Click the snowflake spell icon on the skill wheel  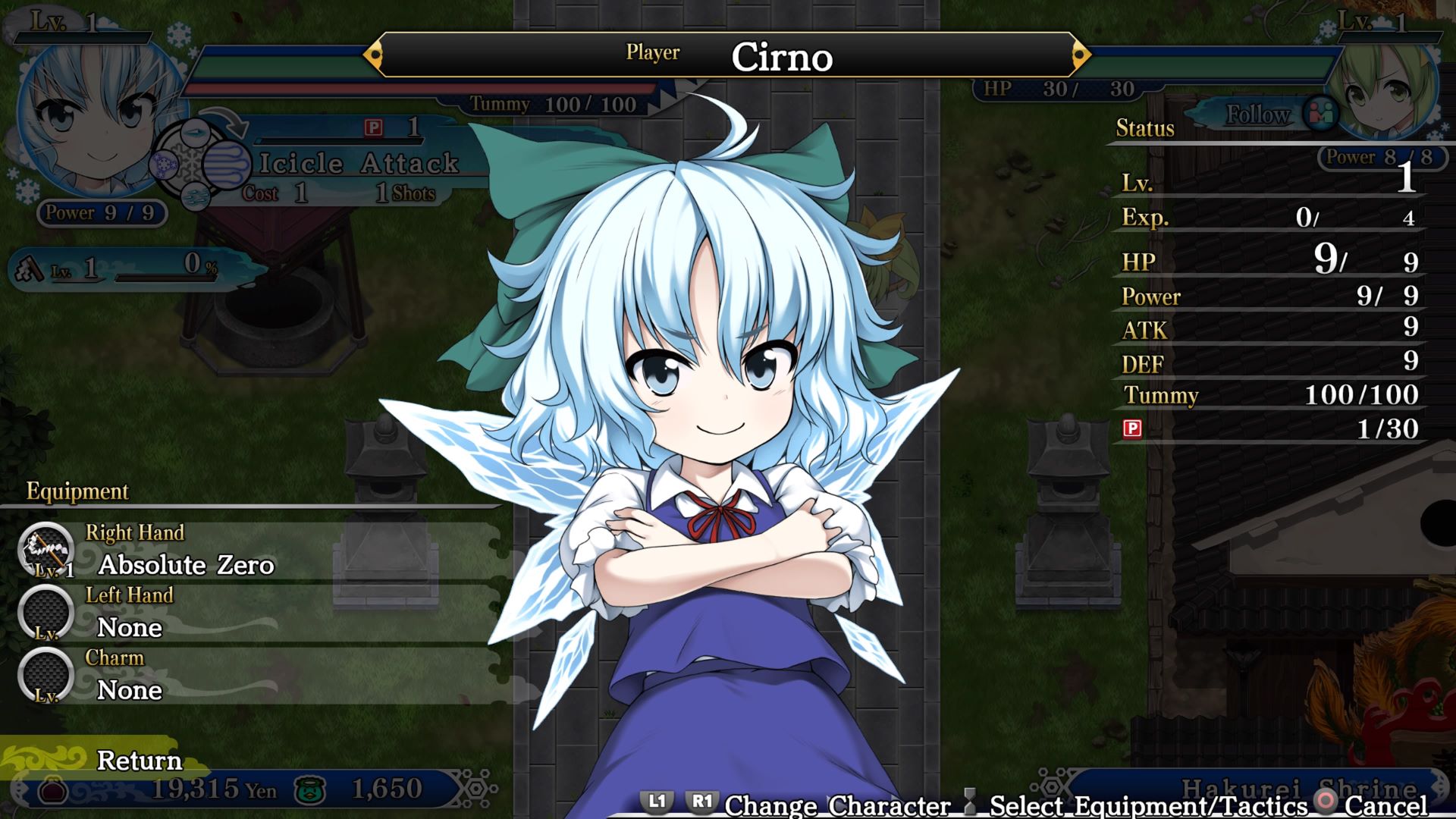click(x=191, y=163)
